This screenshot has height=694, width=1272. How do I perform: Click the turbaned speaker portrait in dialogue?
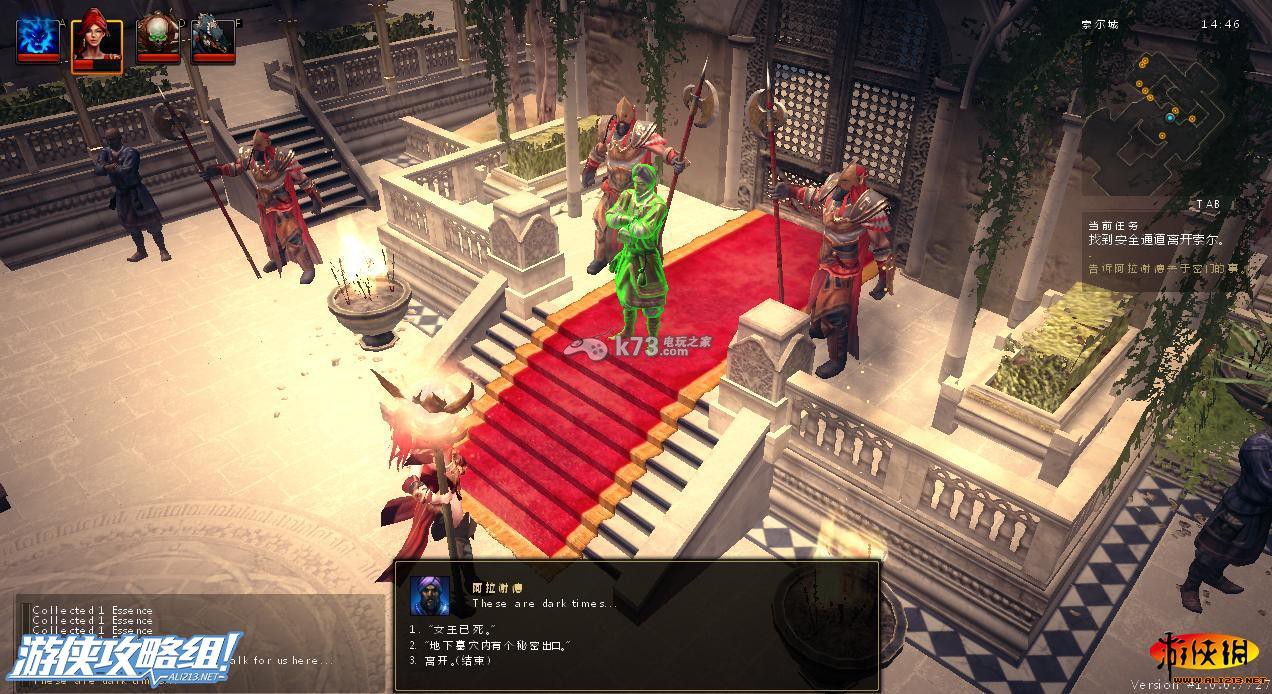[430, 597]
